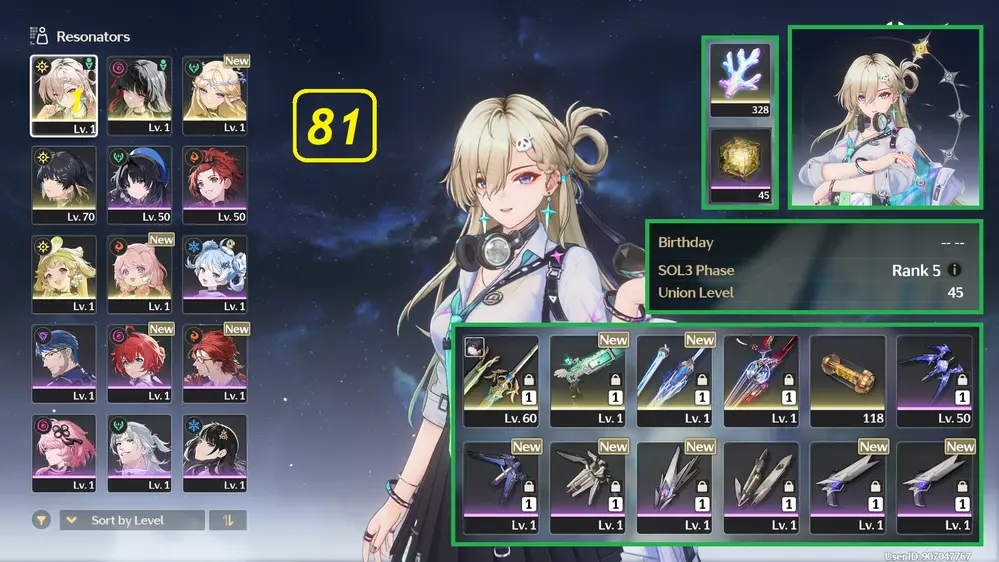Screen dimensions: 999x562
Task: Select the Lv. 70 black-haired resonator
Action: [x=64, y=184]
